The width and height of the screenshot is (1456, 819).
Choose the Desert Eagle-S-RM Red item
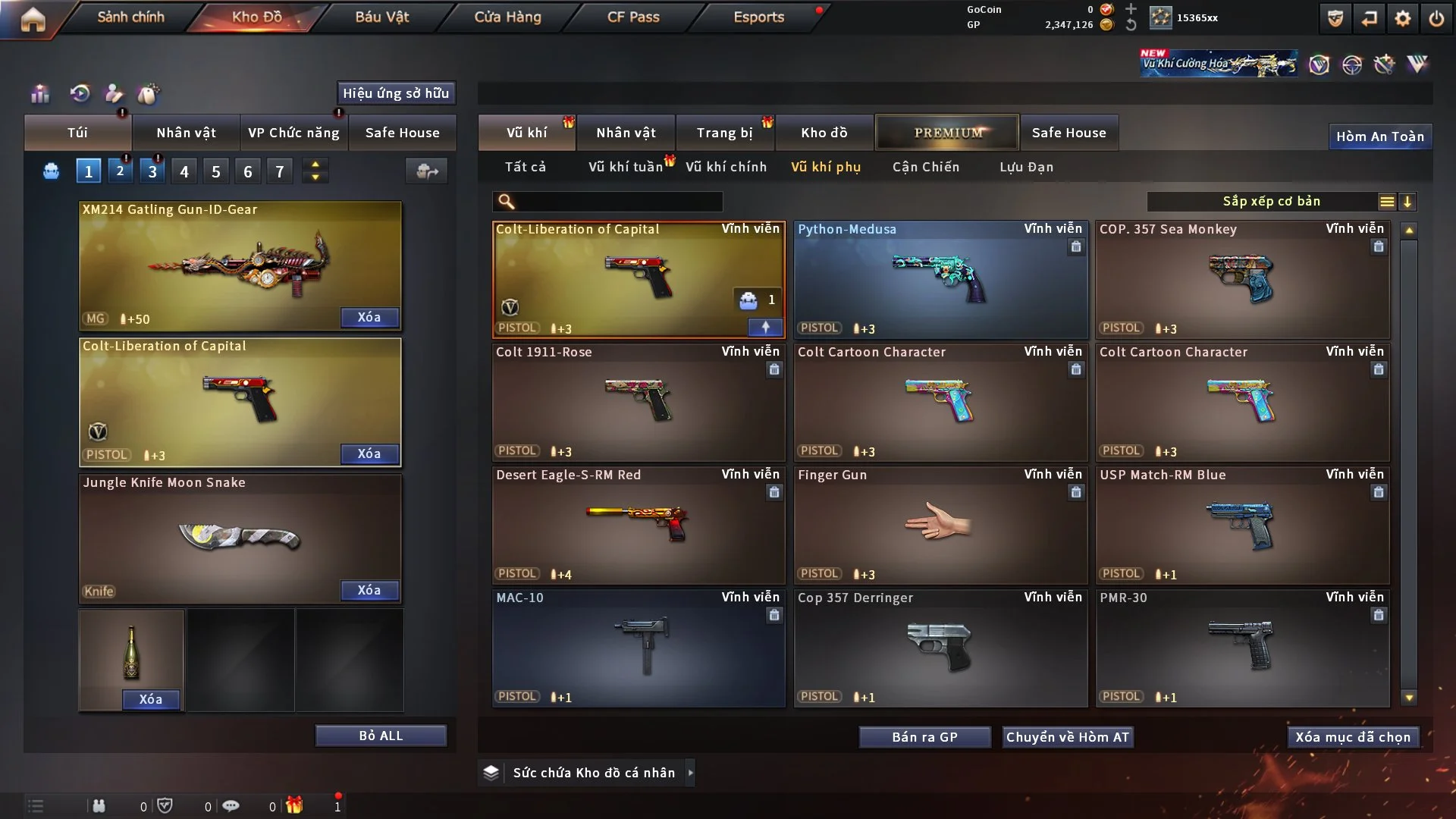638,525
